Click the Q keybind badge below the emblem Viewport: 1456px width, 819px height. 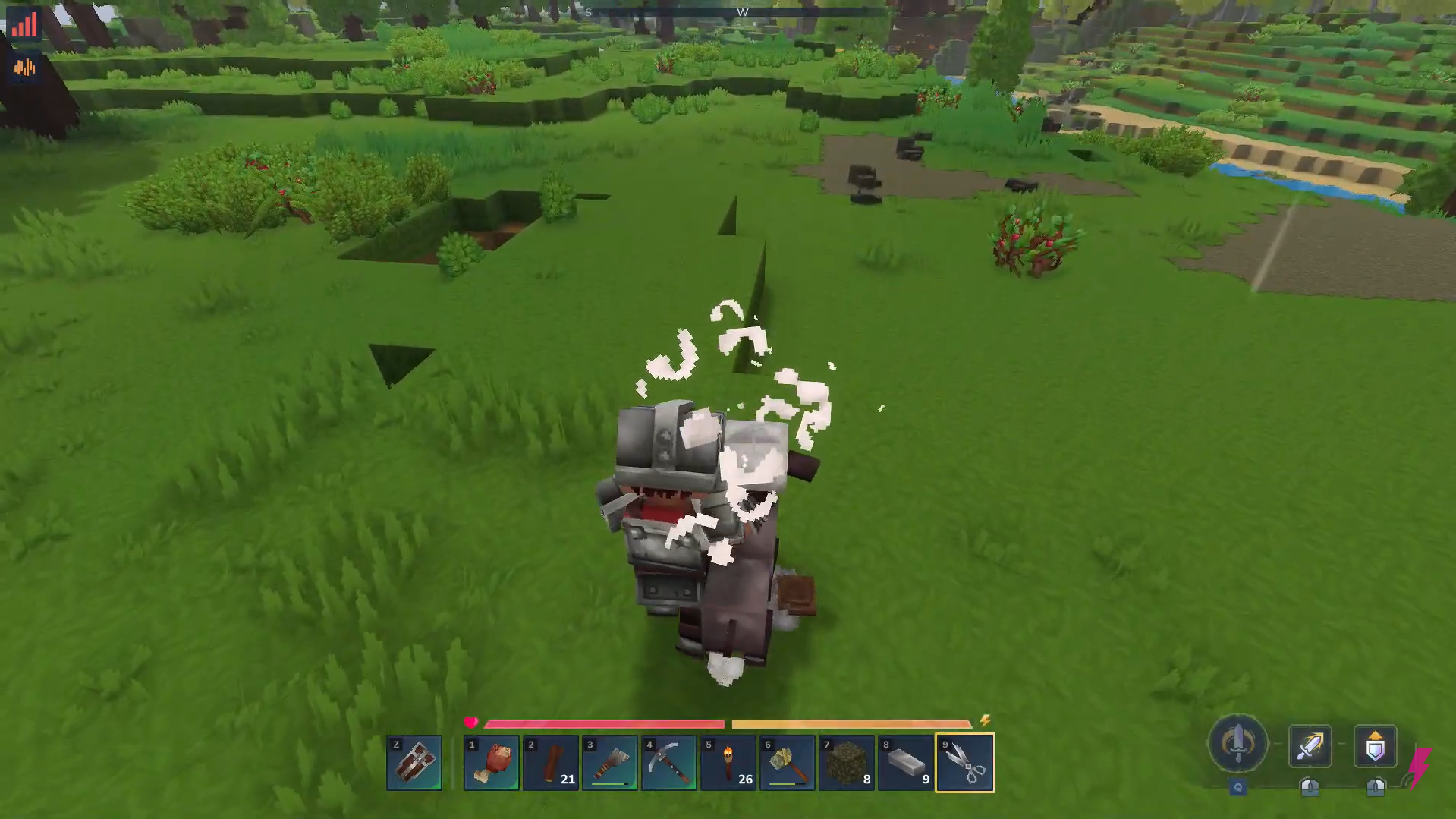(x=1237, y=788)
